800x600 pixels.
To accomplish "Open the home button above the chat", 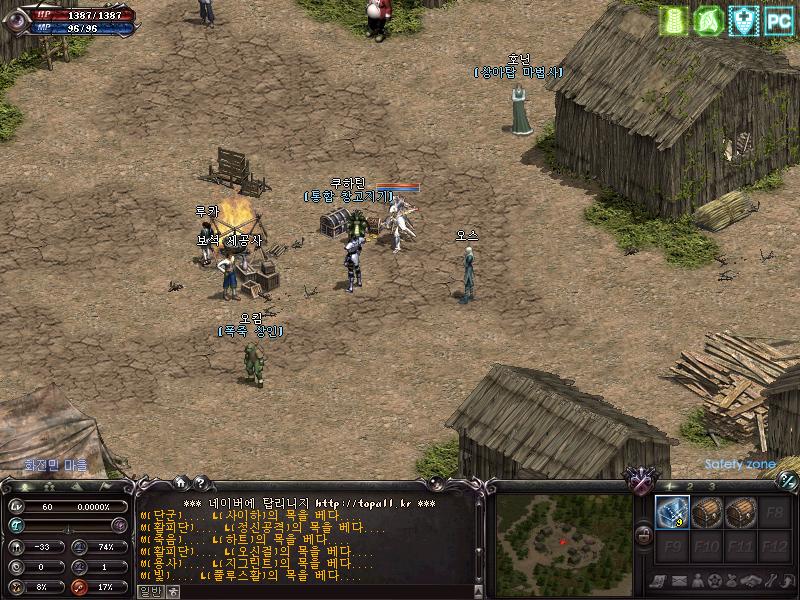I will [x=180, y=482].
